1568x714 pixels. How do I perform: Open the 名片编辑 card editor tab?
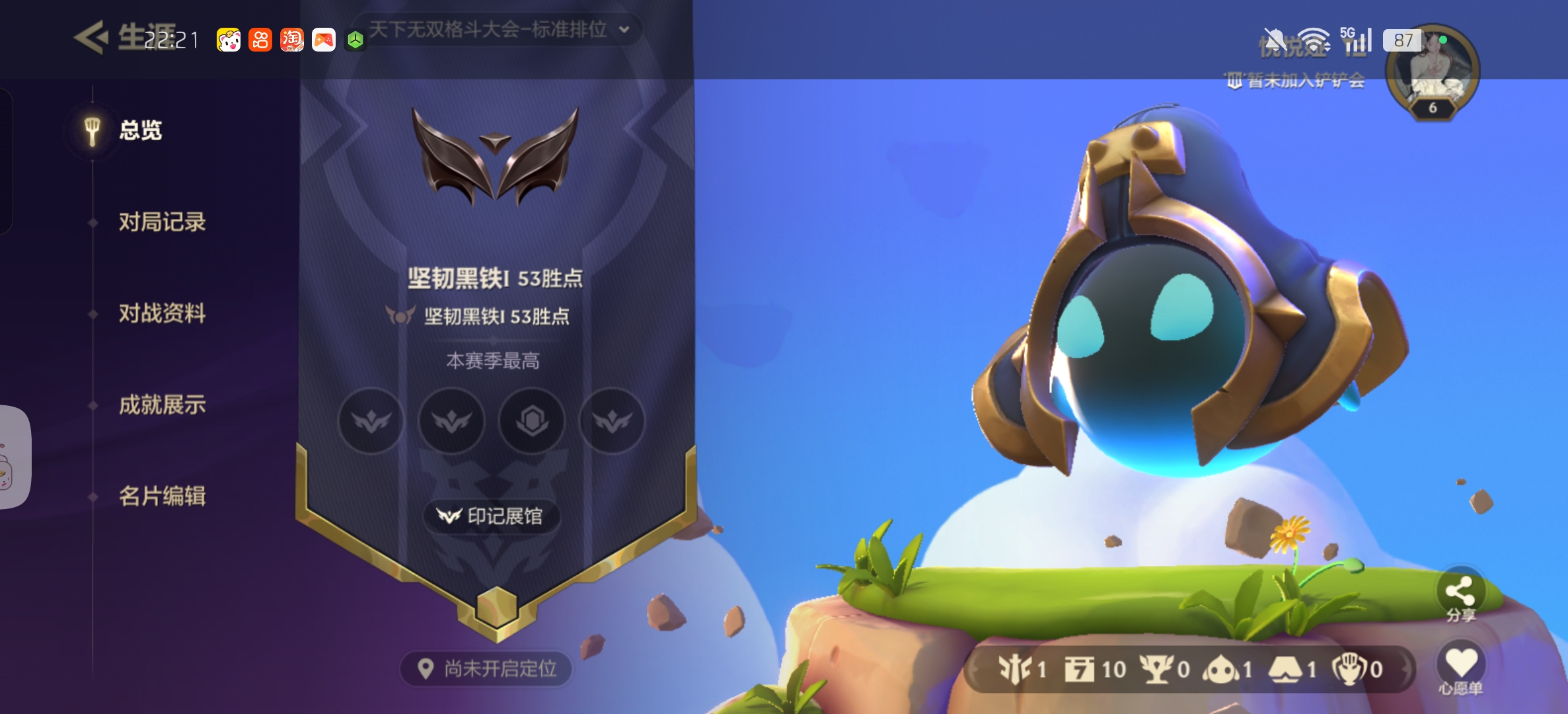162,496
